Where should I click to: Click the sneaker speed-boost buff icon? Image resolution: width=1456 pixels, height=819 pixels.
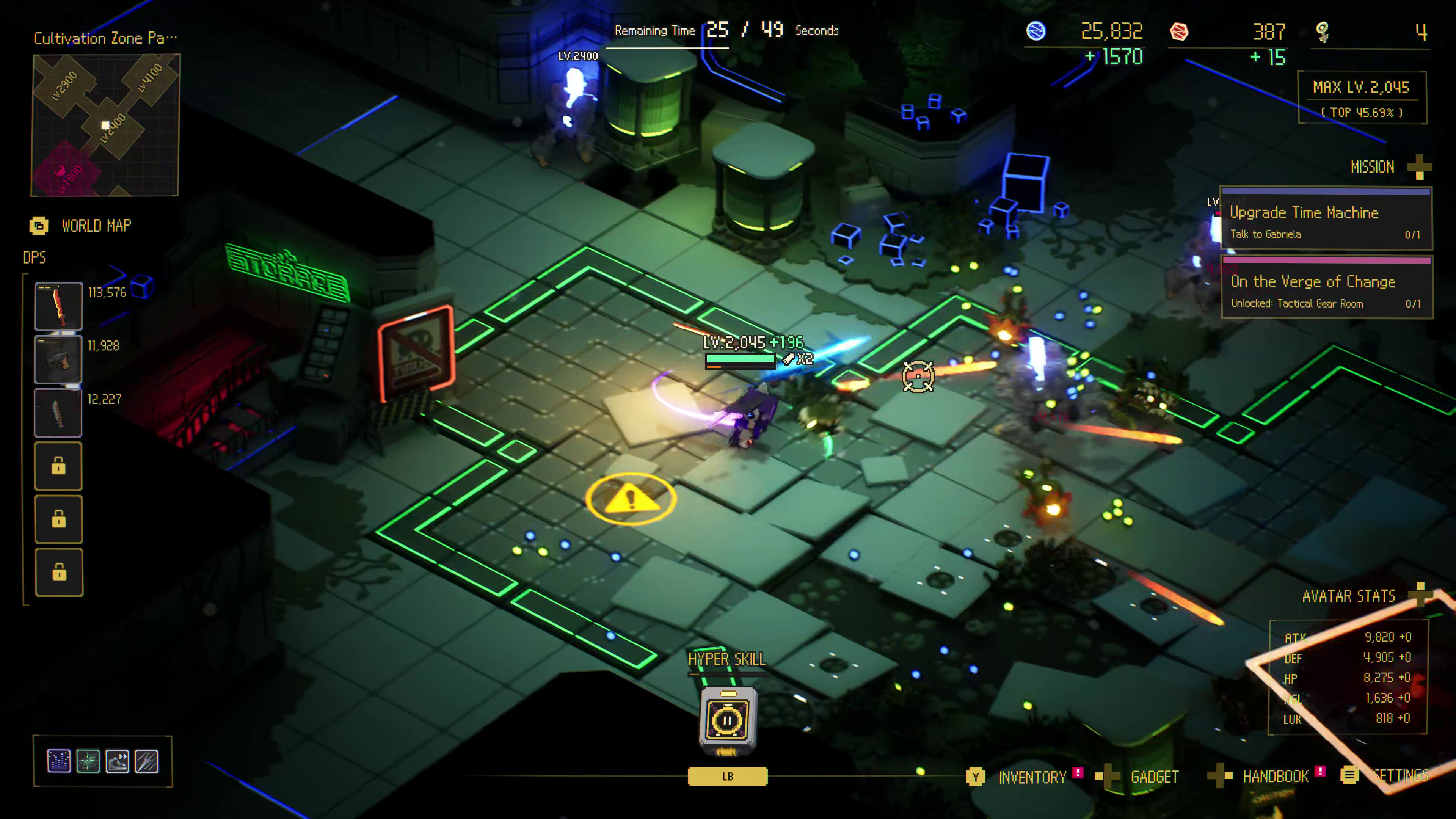pyautogui.click(x=118, y=761)
